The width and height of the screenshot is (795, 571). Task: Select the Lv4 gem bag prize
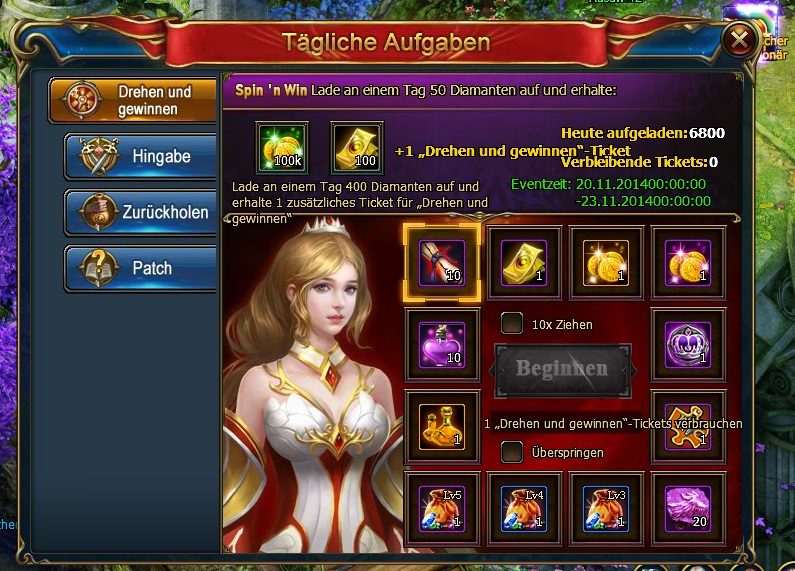point(523,508)
